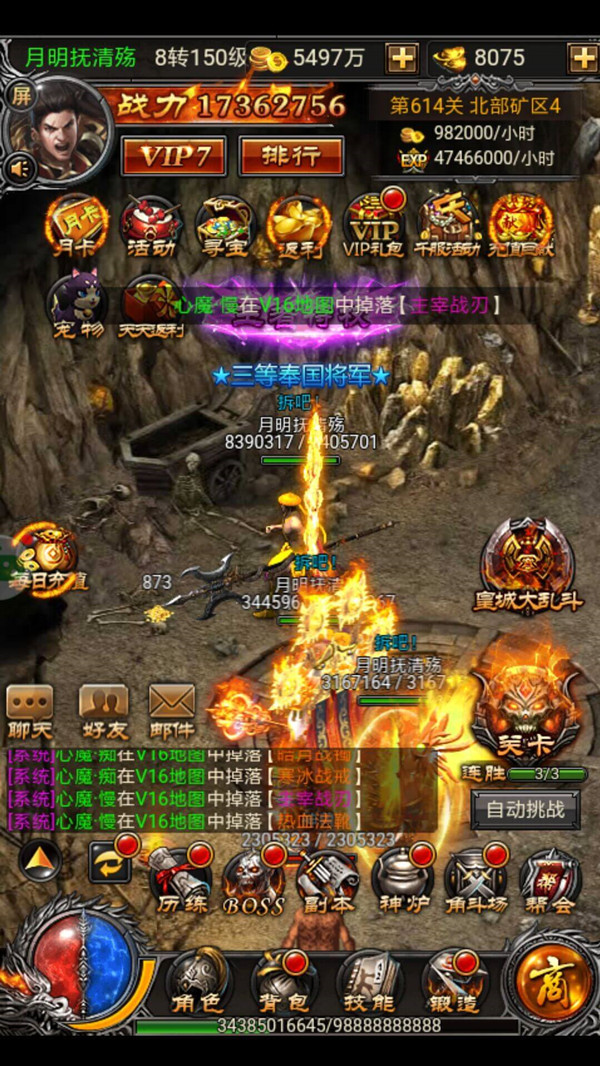Open the 技能 skills panel
Viewport: 600px width, 1066px height.
click(x=368, y=980)
